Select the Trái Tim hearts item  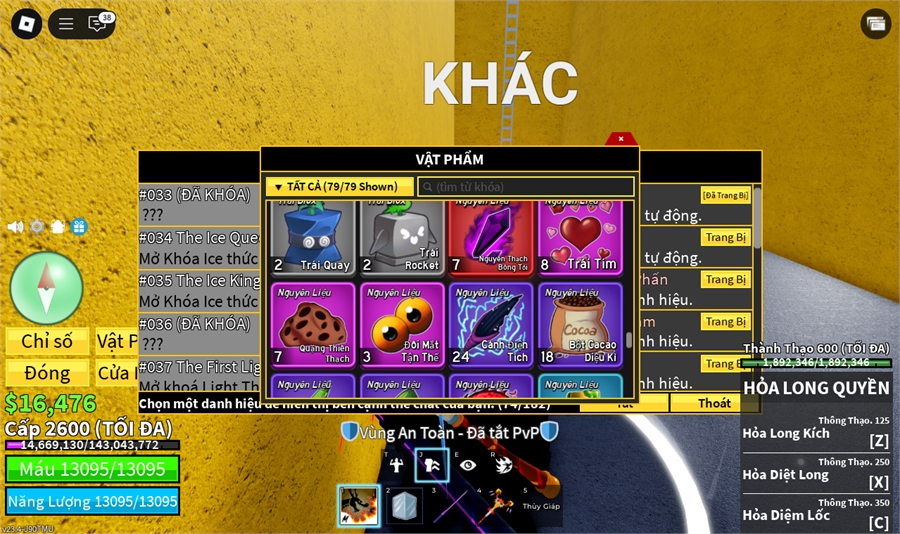pyautogui.click(x=581, y=237)
